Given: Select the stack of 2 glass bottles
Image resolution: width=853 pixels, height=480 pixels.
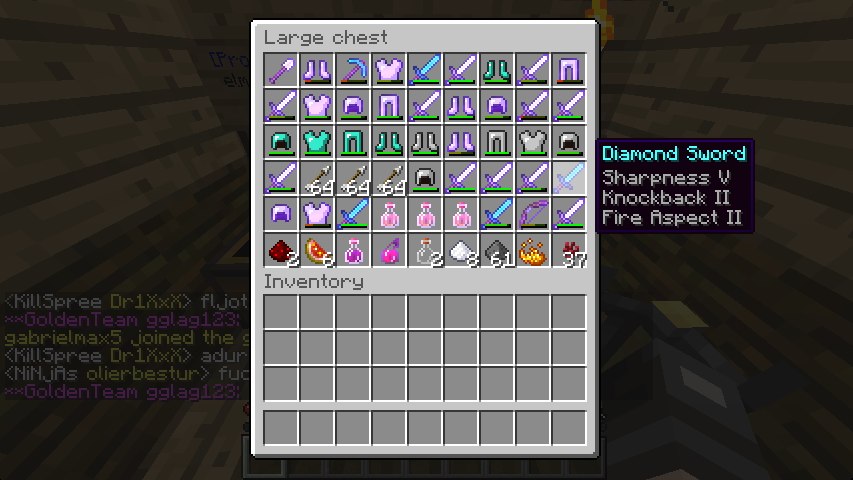Looking at the screenshot, I should point(426,249).
